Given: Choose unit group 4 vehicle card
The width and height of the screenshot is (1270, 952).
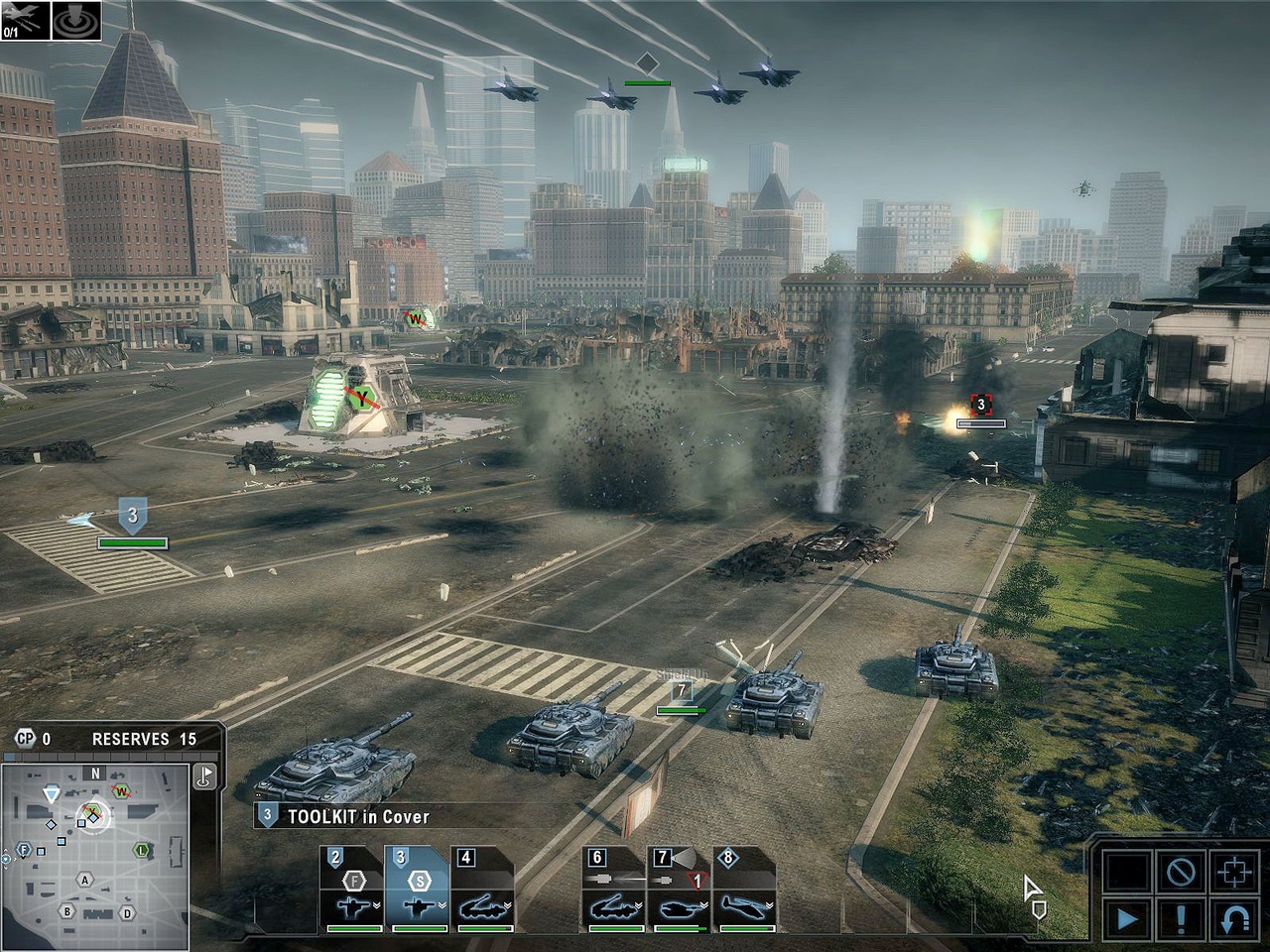Looking at the screenshot, I should (483, 890).
